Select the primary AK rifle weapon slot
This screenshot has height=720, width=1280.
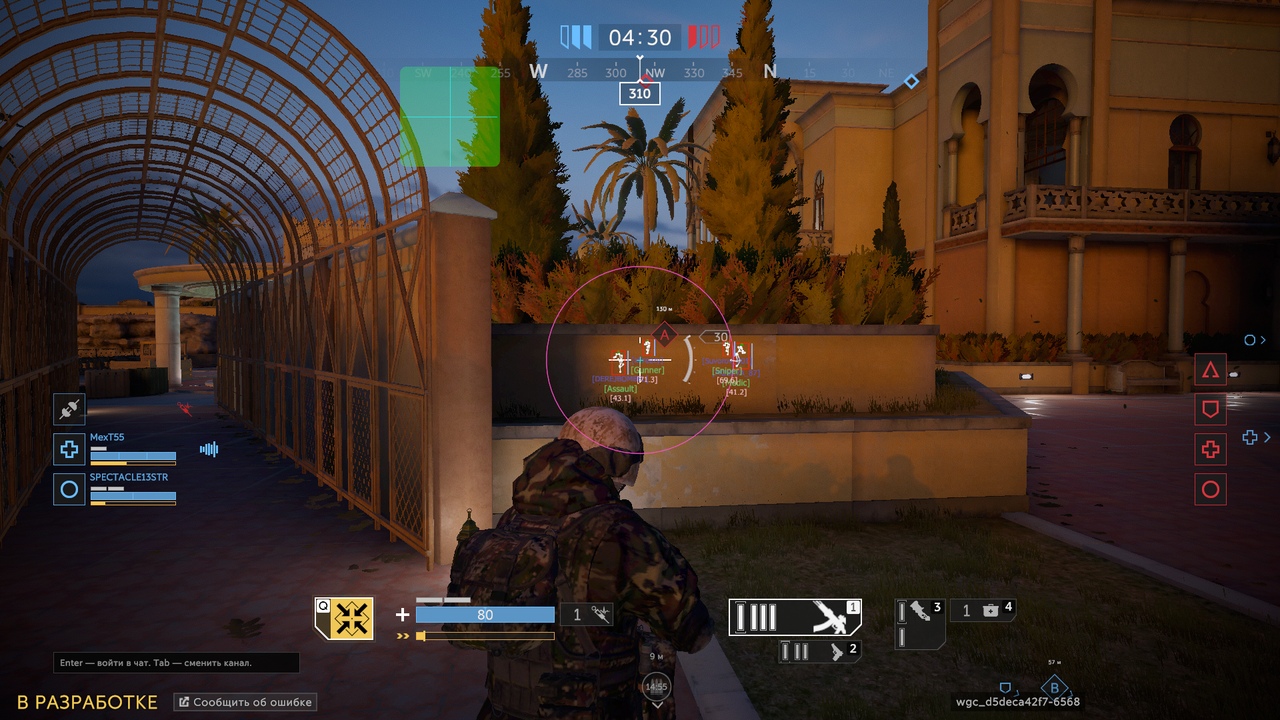tap(793, 618)
